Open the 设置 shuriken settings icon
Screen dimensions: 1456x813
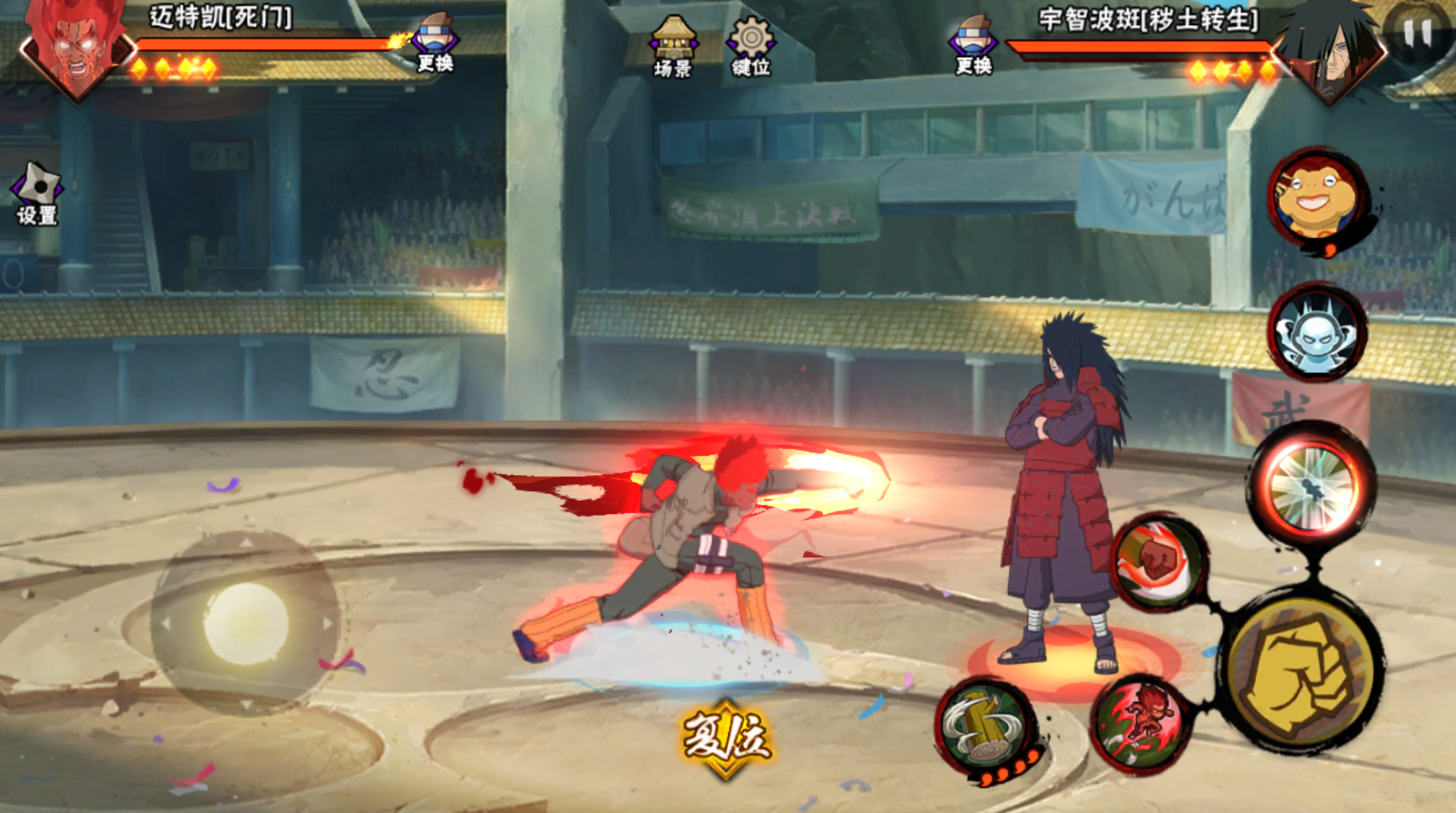(x=37, y=193)
